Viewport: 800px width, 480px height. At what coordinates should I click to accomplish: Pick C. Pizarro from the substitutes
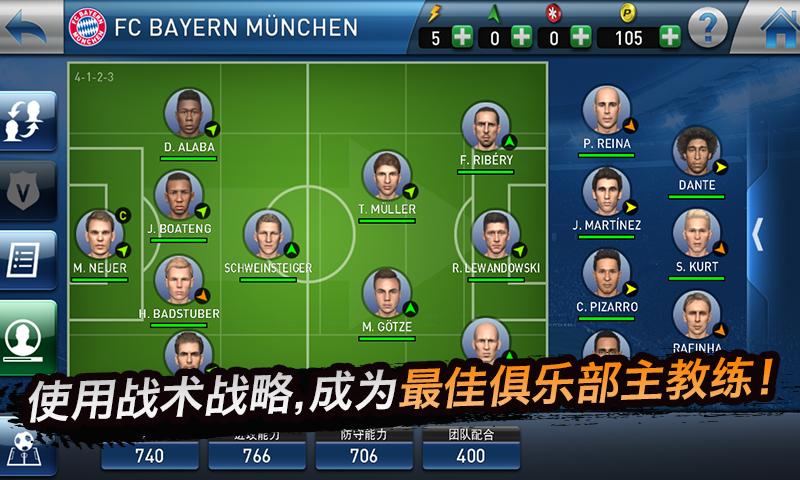coord(607,275)
